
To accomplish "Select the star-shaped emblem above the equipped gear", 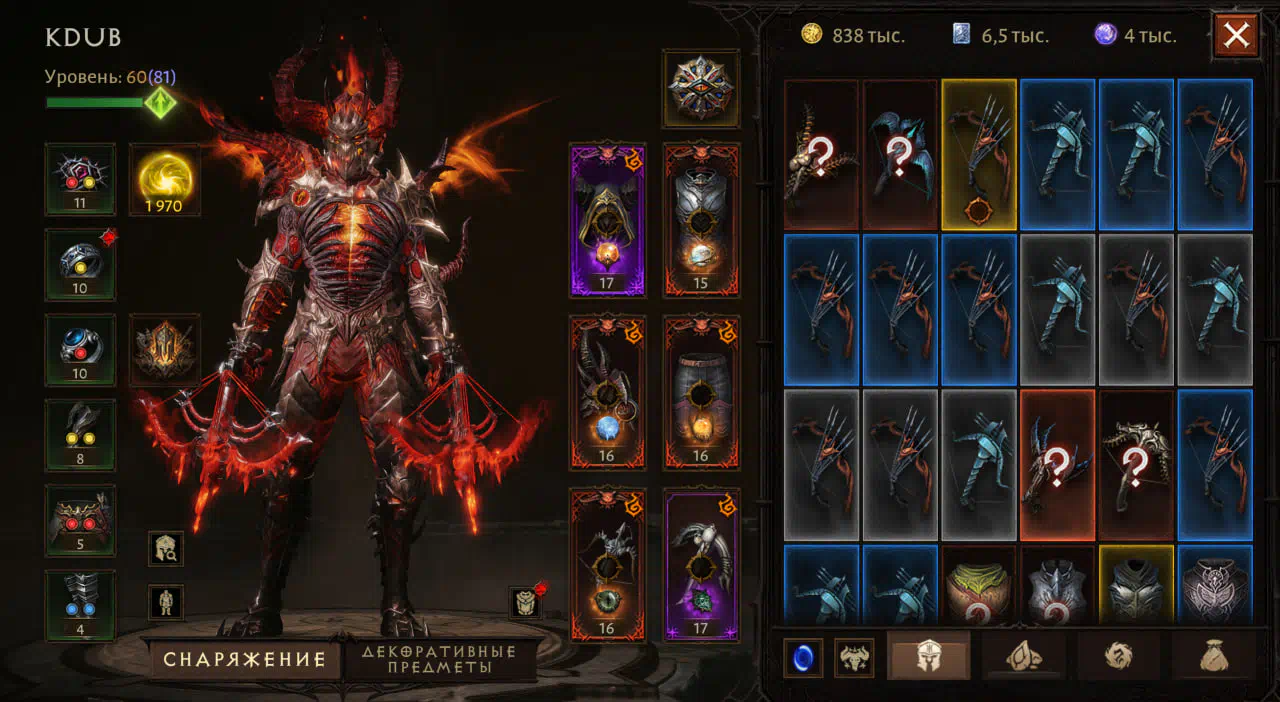I will (700, 88).
